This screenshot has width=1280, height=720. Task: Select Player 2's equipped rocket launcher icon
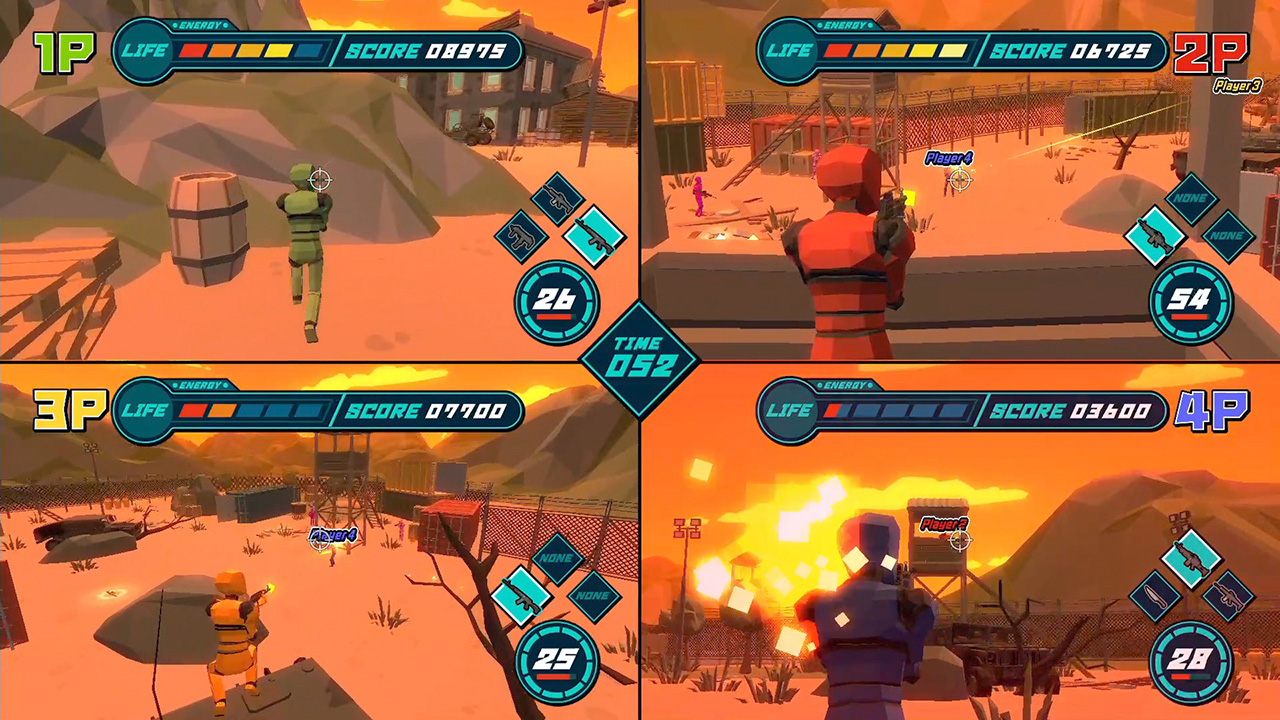pyautogui.click(x=1154, y=235)
